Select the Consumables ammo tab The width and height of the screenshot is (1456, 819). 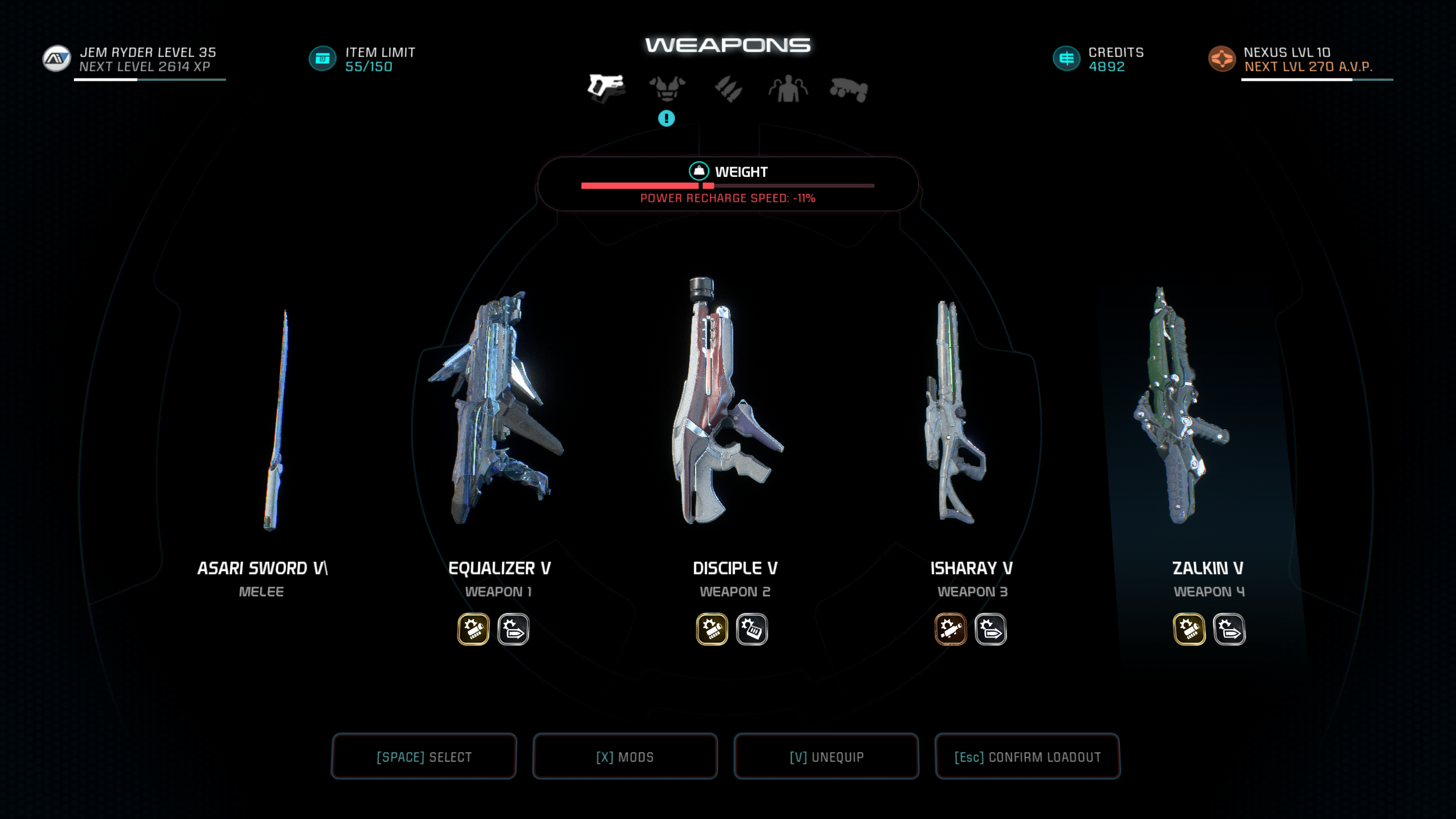[x=729, y=89]
